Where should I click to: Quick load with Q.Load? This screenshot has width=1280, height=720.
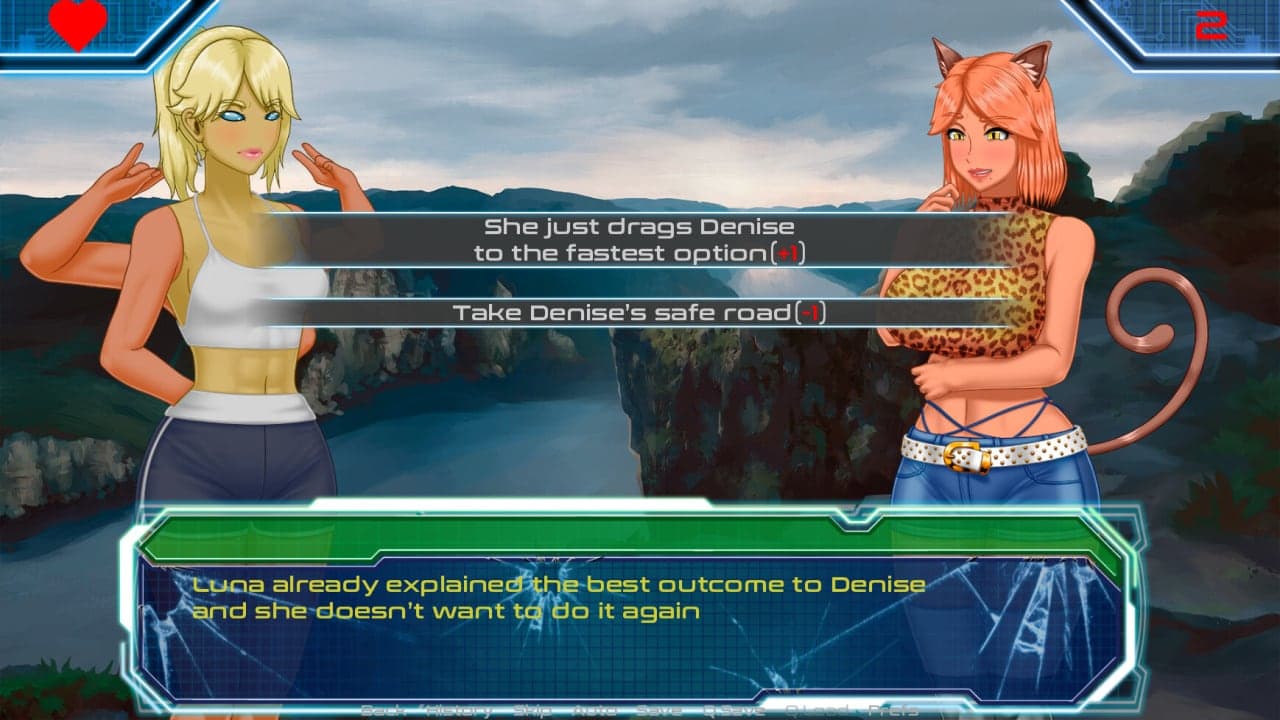[x=818, y=710]
